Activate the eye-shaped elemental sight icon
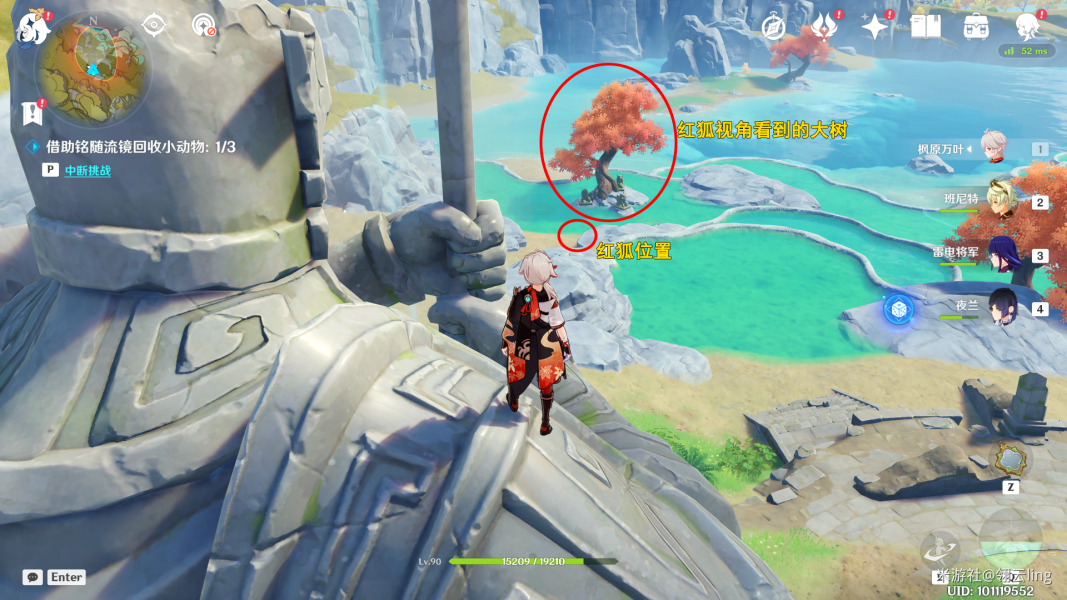The image size is (1067, 600). (x=153, y=25)
